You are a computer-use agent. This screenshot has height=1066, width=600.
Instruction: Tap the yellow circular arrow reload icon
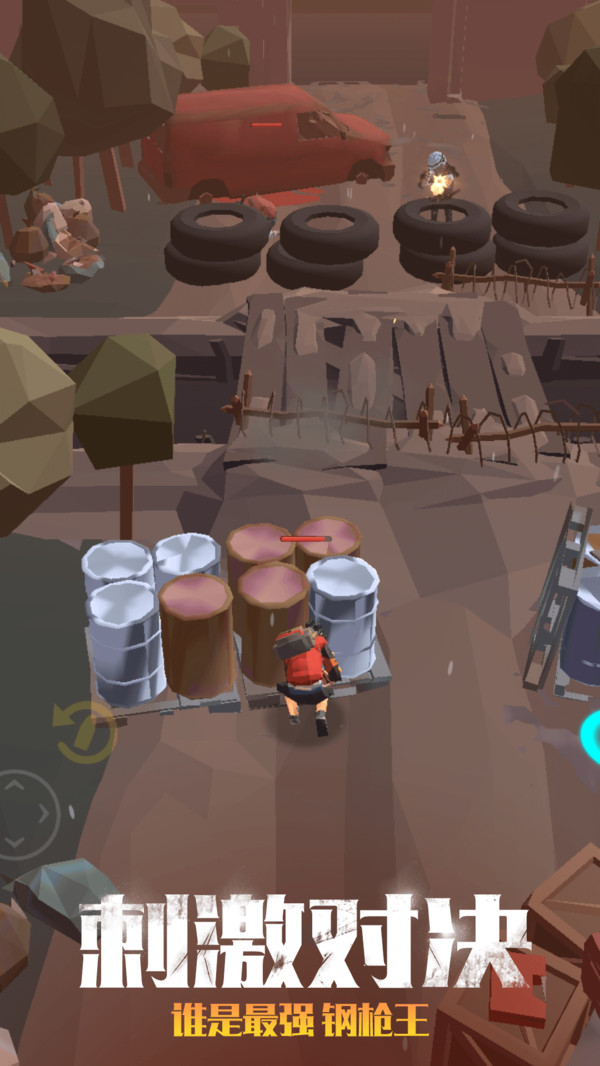85,731
